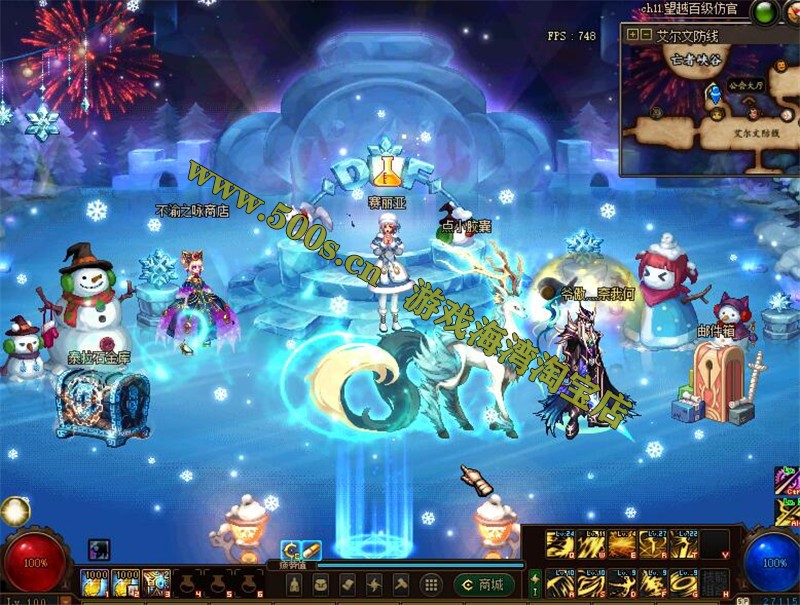
Task: Click the minimap minus zoom button
Action: pyautogui.click(x=646, y=35)
